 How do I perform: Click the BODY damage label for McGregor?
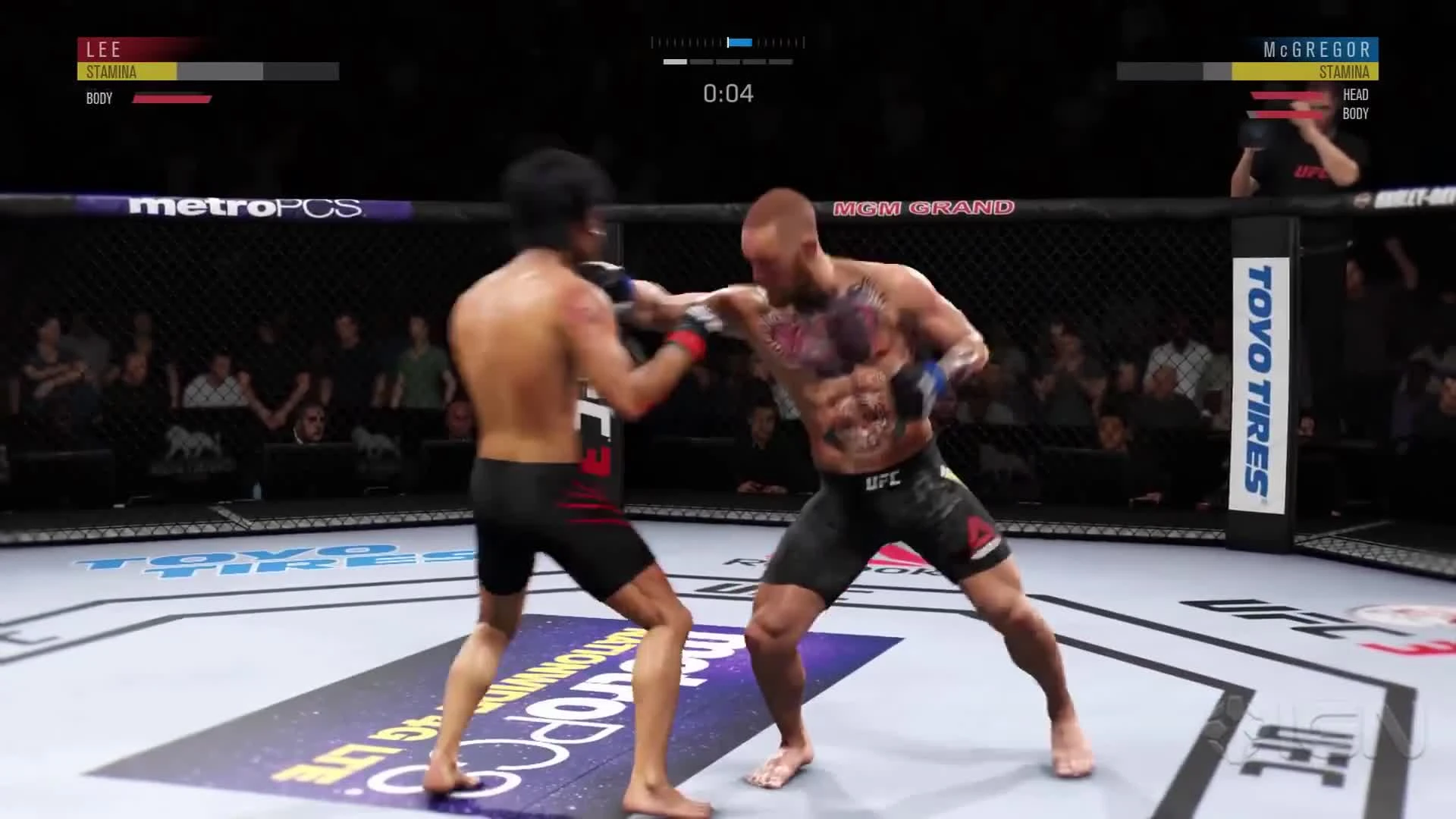point(1356,114)
